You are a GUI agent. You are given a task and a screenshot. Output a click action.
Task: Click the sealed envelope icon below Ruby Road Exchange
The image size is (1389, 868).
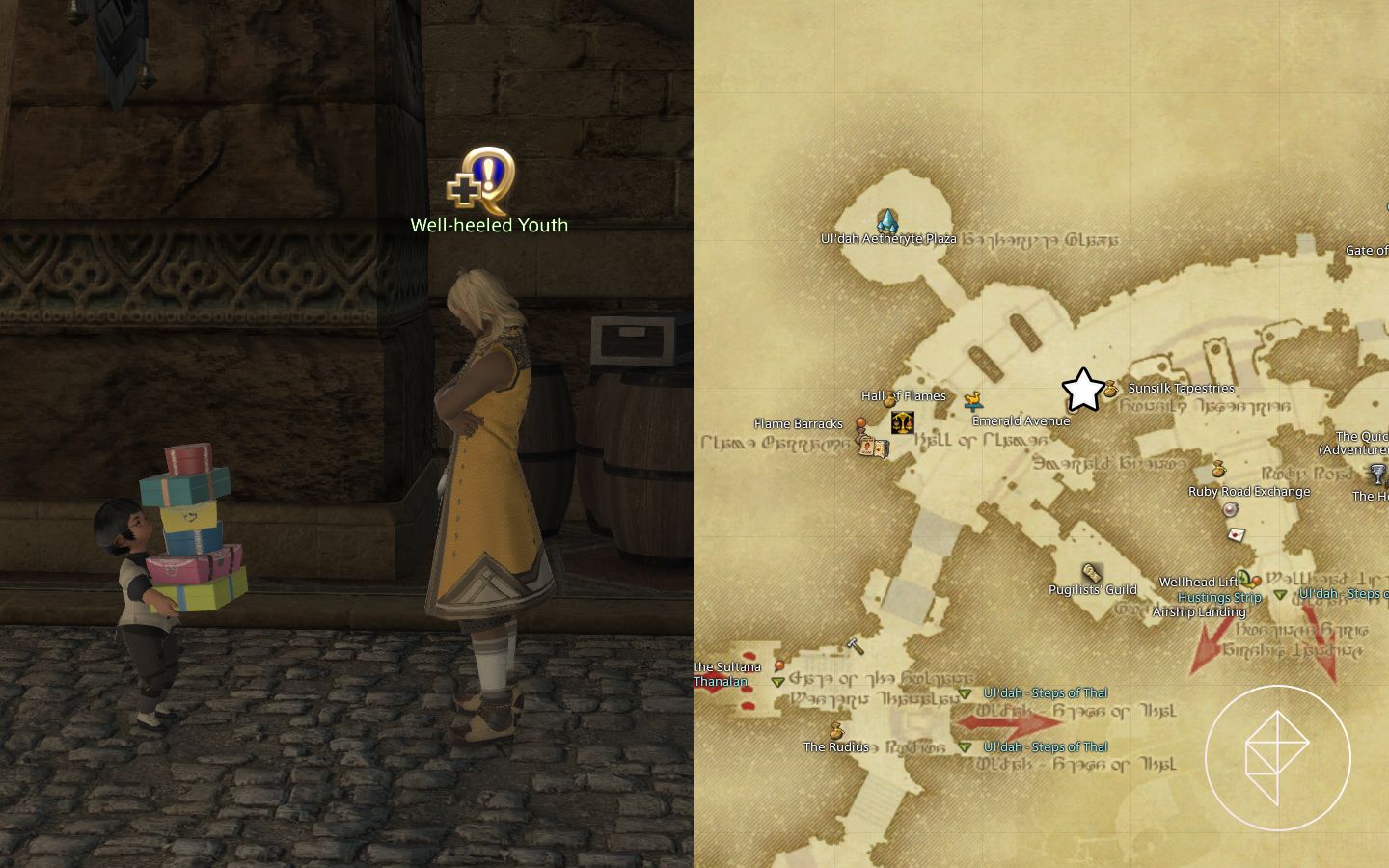pyautogui.click(x=1237, y=535)
